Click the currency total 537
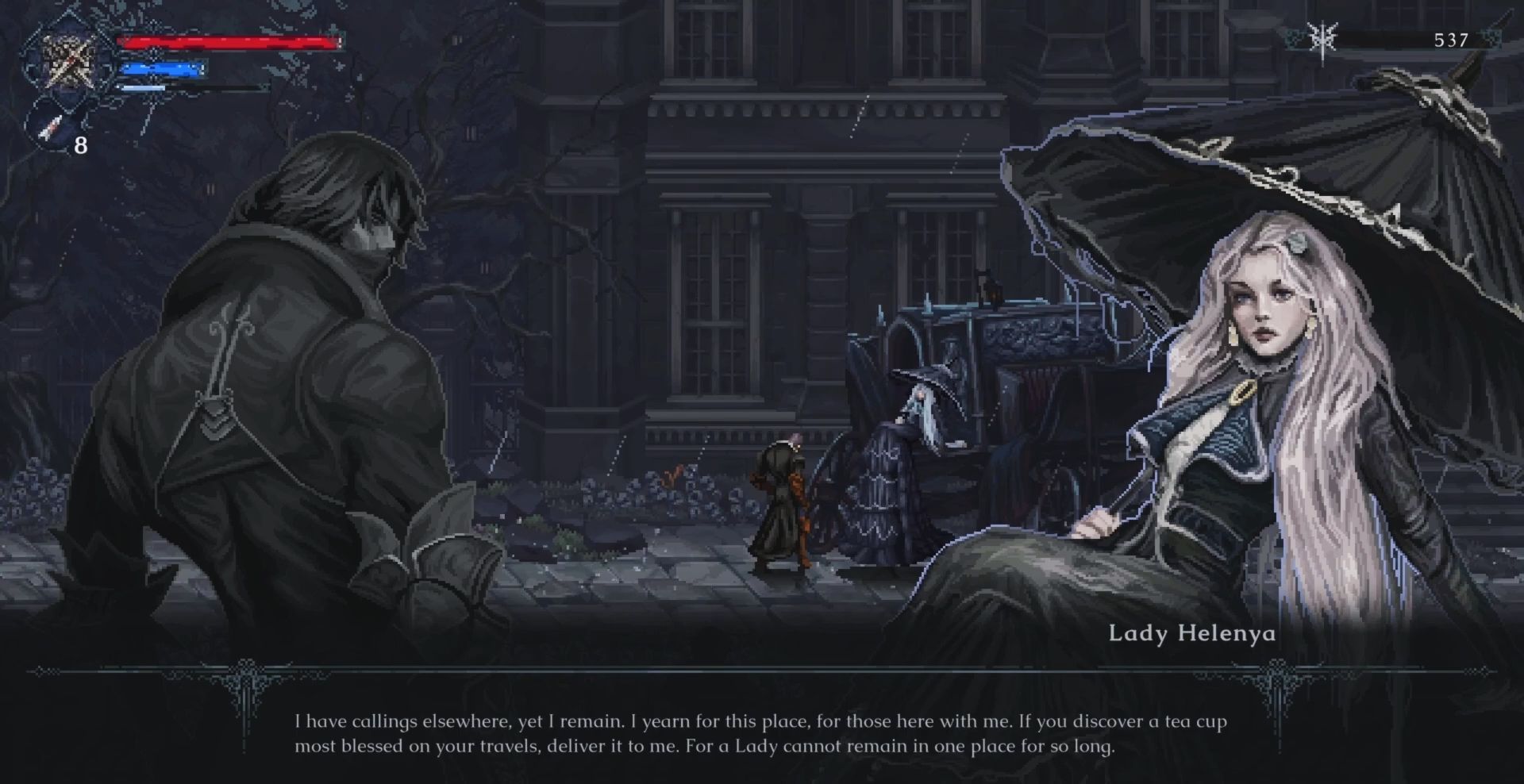Screen dimensions: 1524x784 [x=1451, y=37]
